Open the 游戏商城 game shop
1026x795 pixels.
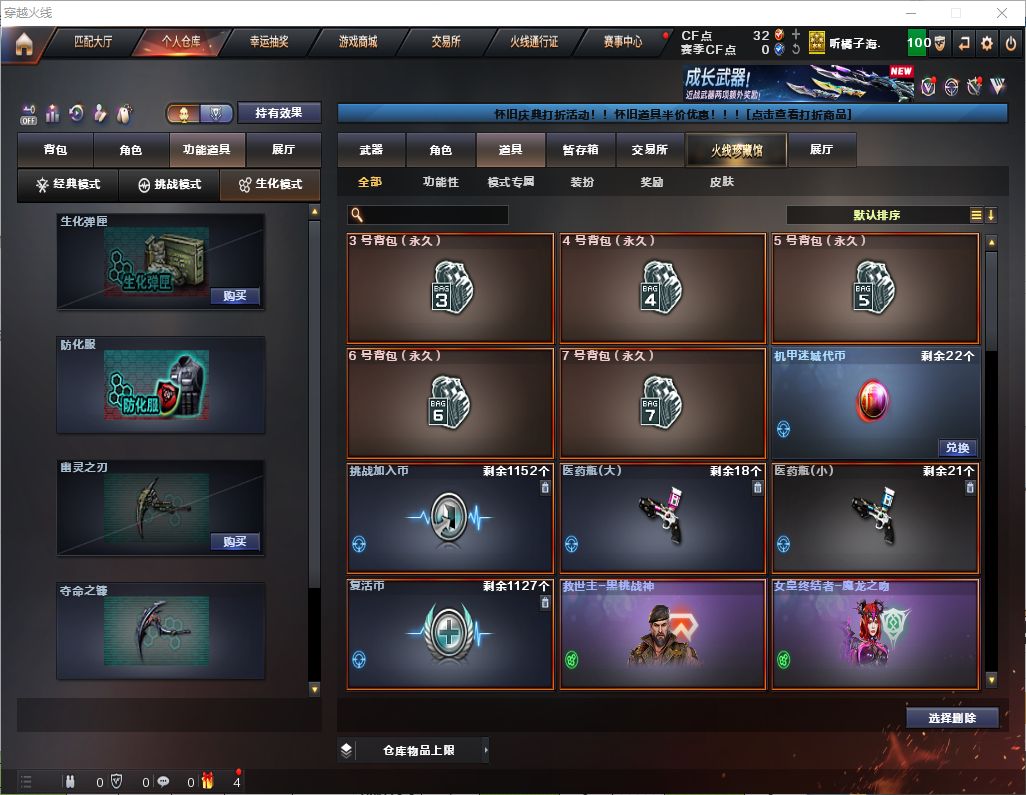click(x=357, y=42)
